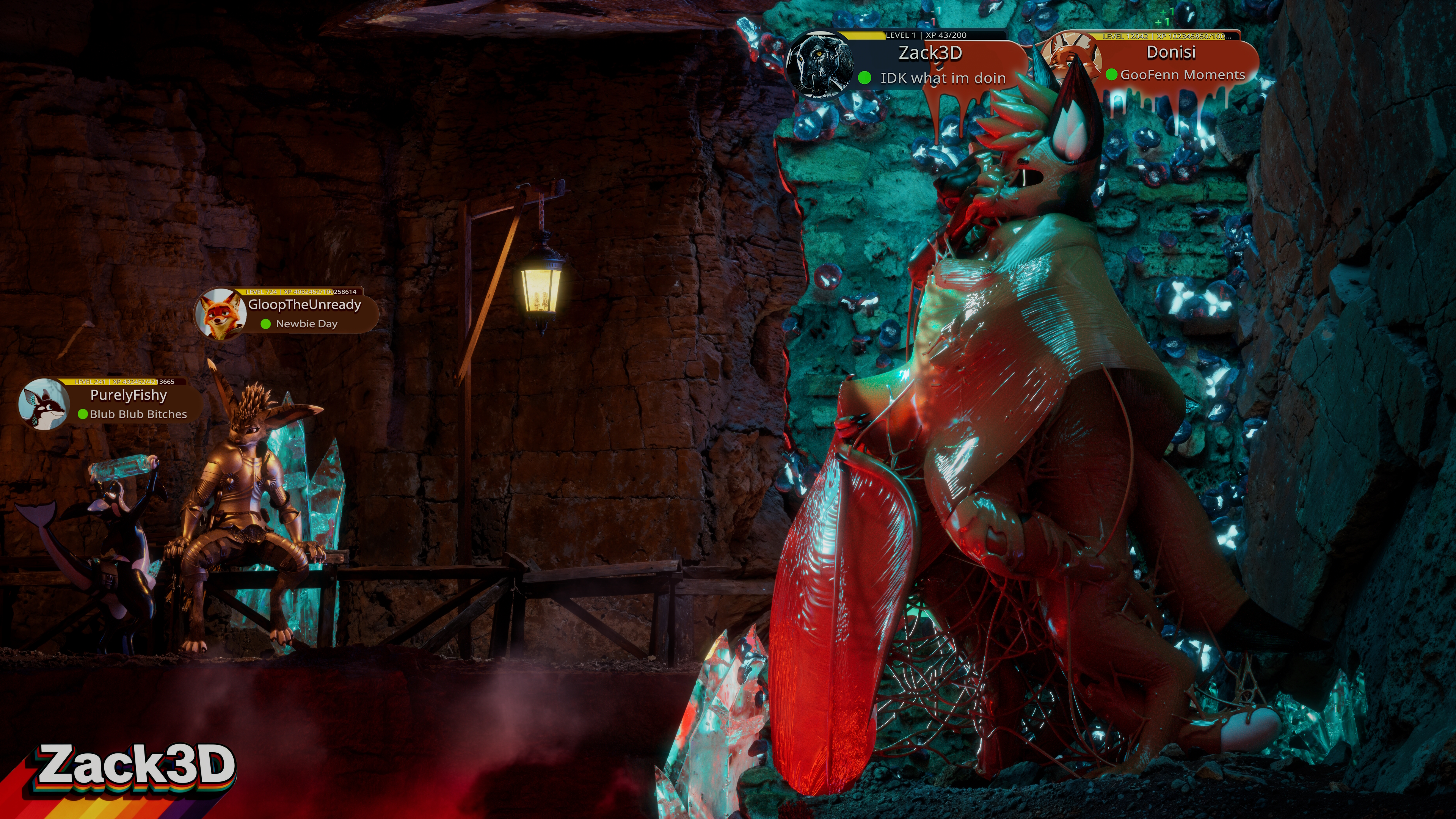Open Zack3D's dark creature profile icon
The width and height of the screenshot is (1456, 819).
pos(819,64)
